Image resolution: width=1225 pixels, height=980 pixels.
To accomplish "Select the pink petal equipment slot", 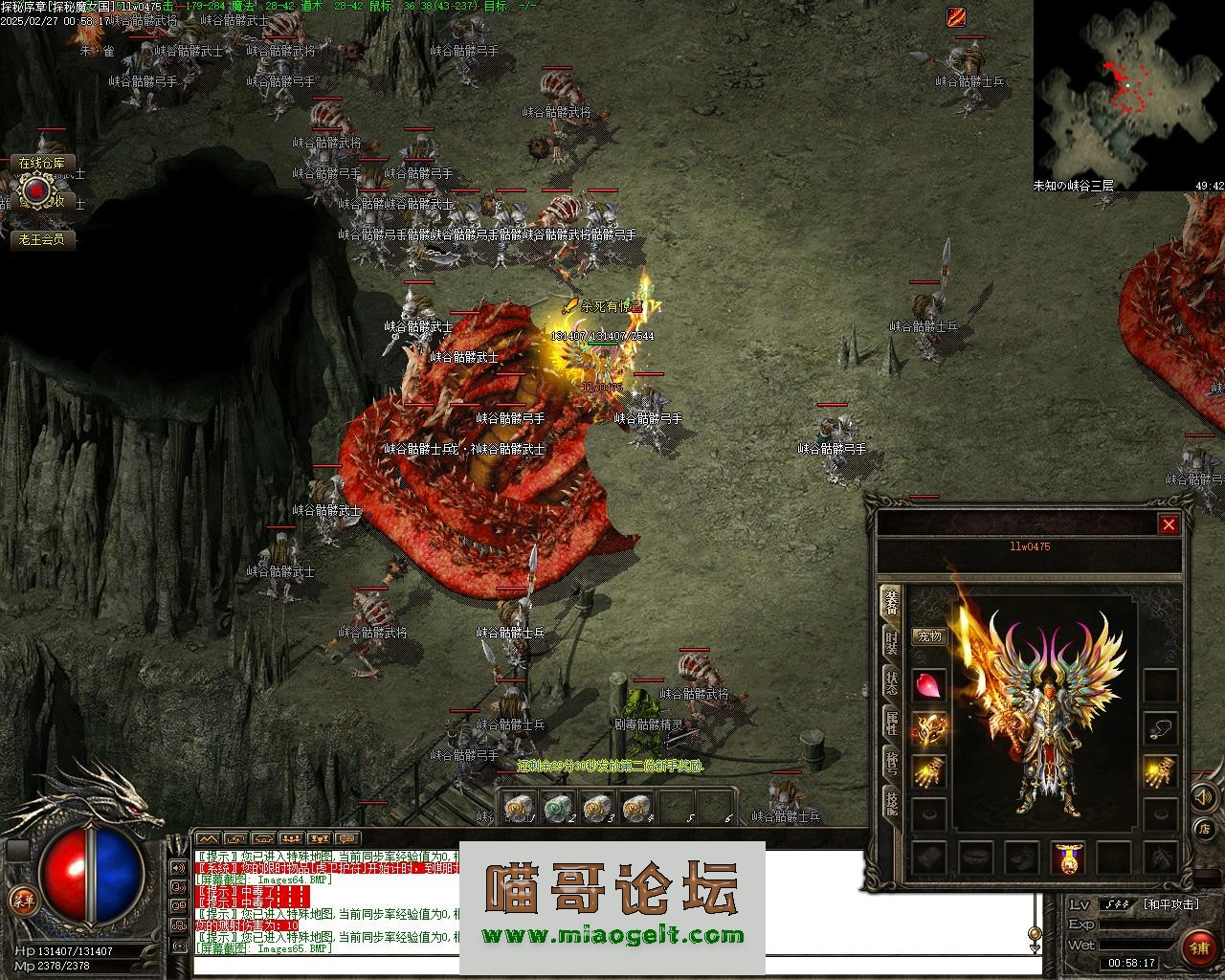I will (x=929, y=685).
